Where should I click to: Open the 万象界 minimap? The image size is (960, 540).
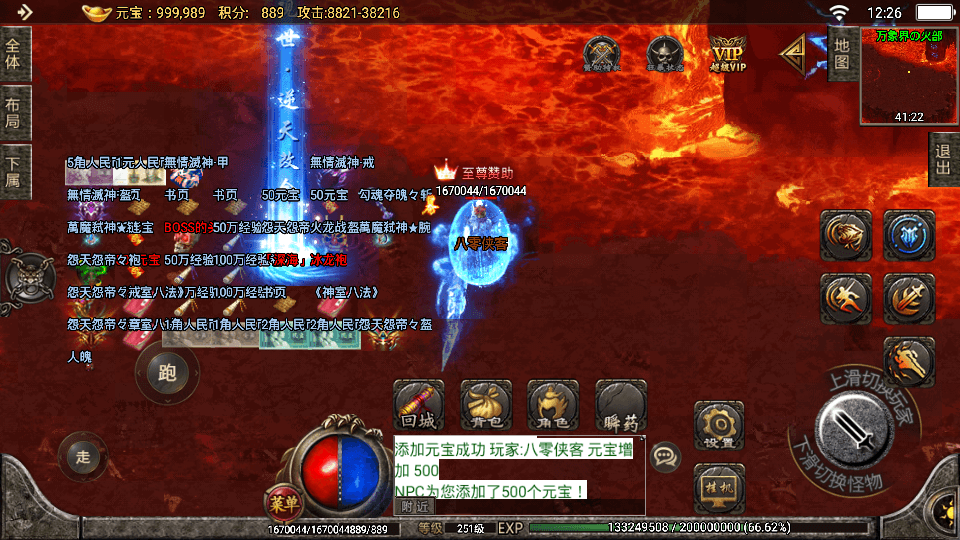(908, 78)
